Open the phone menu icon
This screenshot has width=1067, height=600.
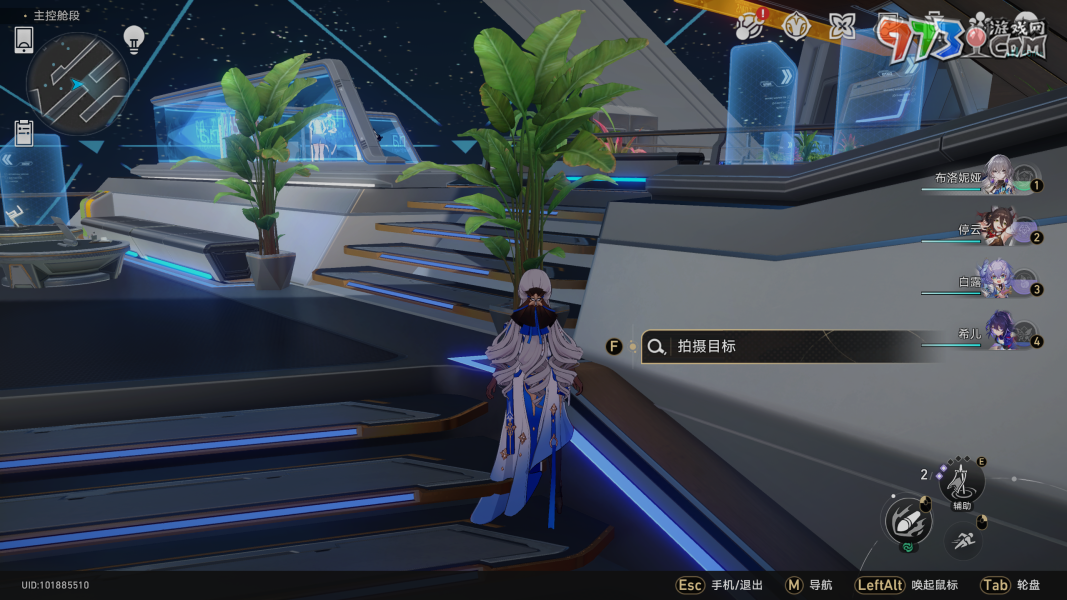24,40
